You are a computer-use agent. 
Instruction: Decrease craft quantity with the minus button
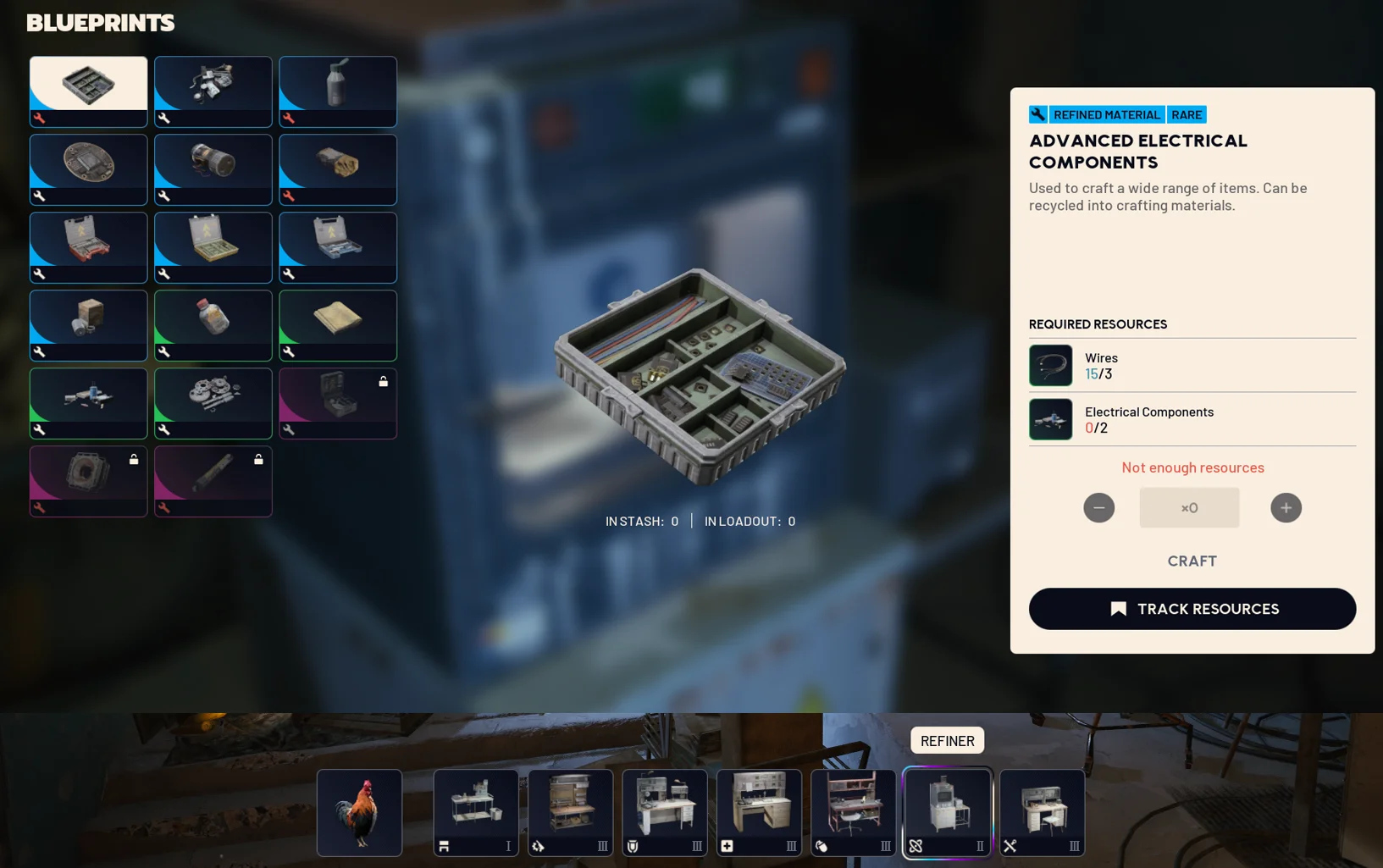(1098, 507)
